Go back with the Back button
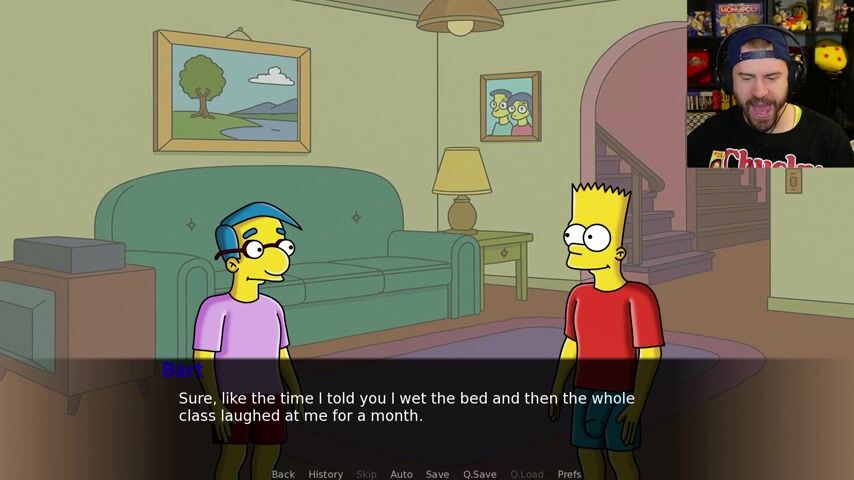This screenshot has width=854, height=480. click(x=283, y=474)
